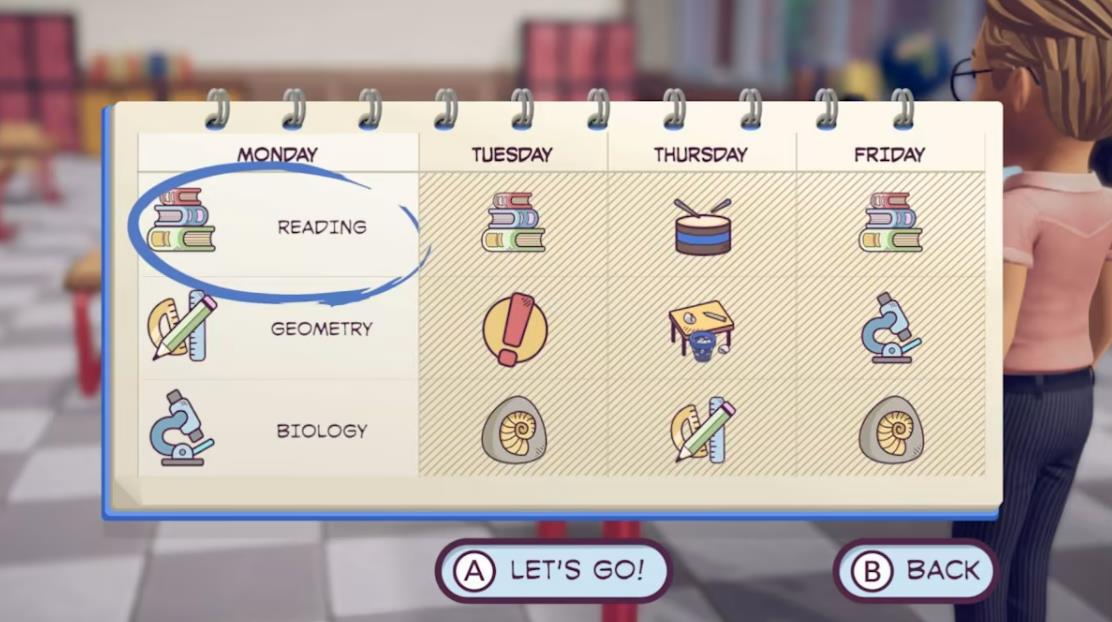This screenshot has width=1112, height=622.
Task: Choose Thursday's pencil and ruler lesson
Action: click(x=702, y=429)
